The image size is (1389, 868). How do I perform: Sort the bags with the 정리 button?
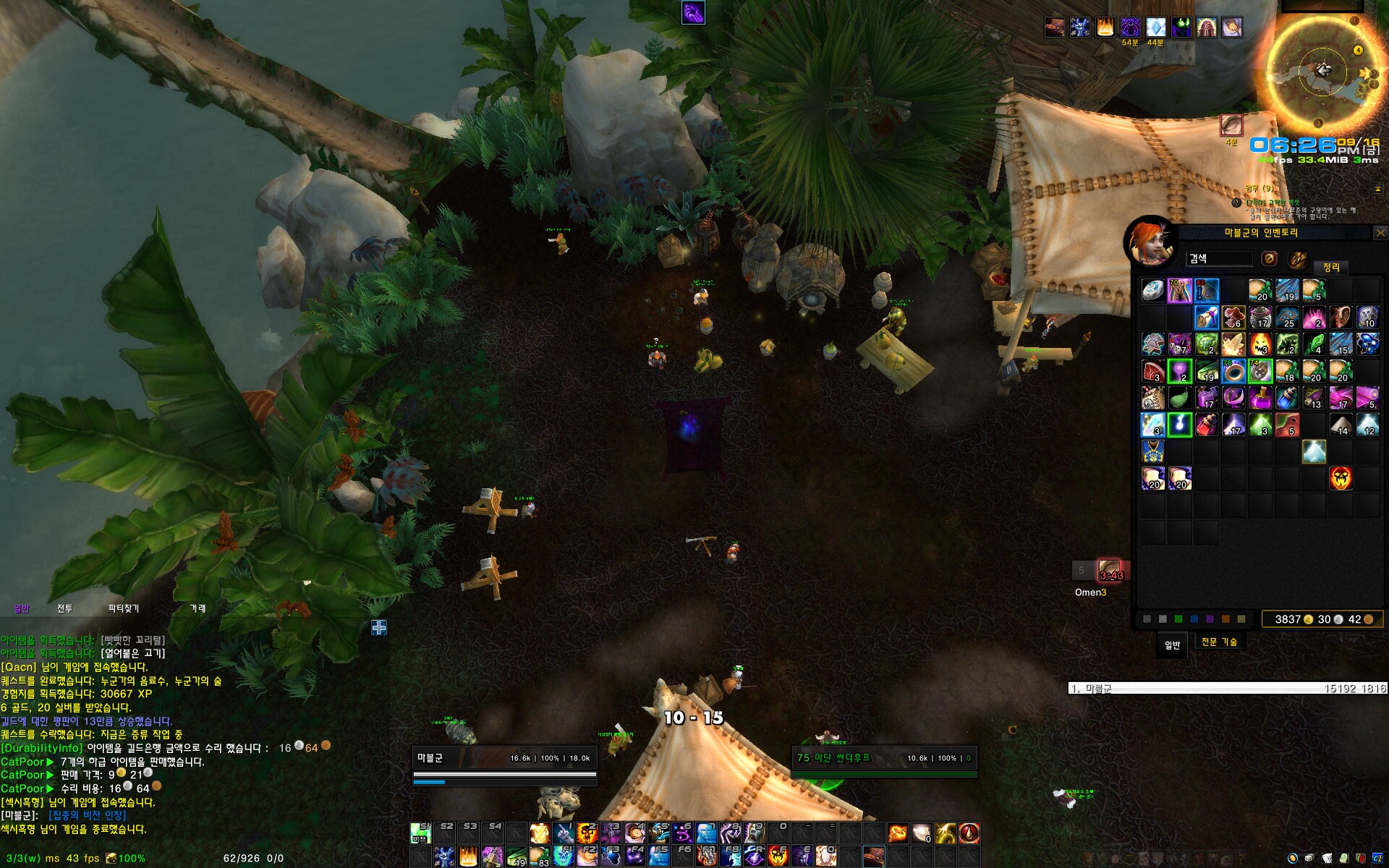coord(1331,268)
